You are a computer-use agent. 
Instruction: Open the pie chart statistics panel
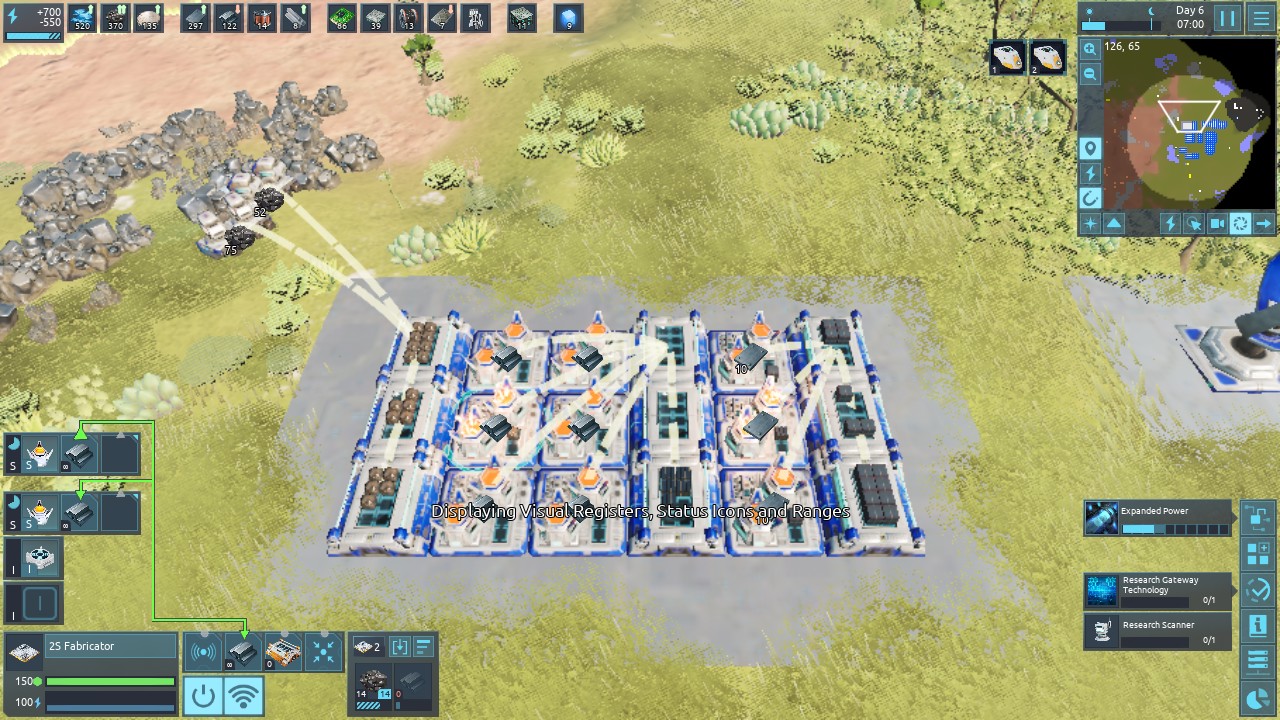coord(1258,698)
